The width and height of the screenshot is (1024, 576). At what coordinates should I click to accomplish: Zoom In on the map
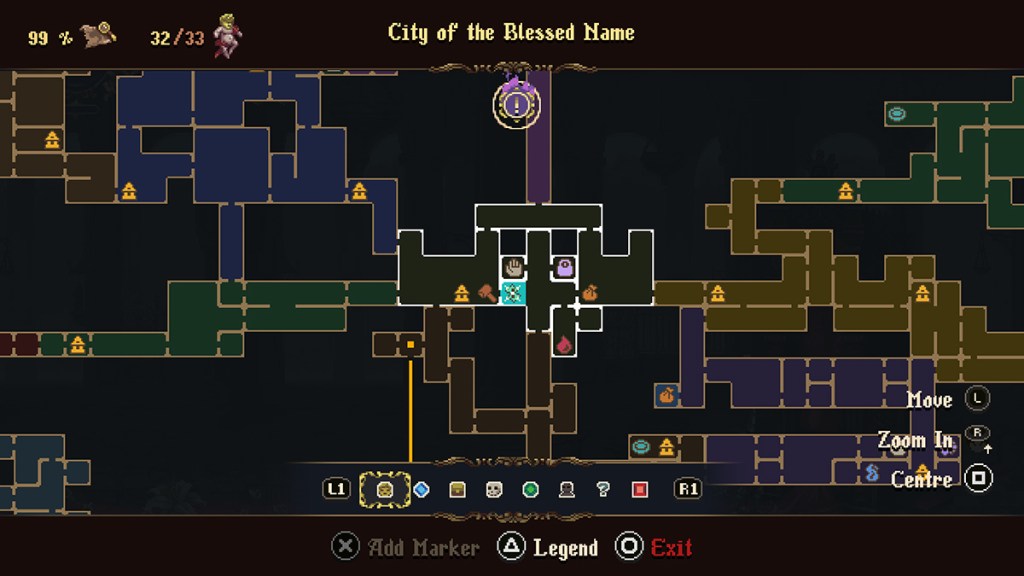(977, 439)
